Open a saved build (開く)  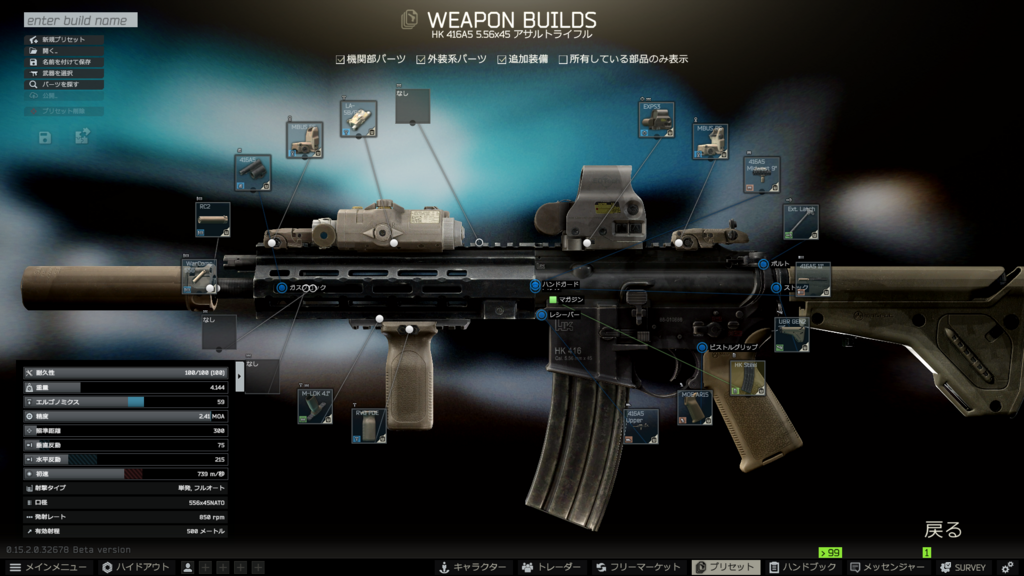click(64, 51)
